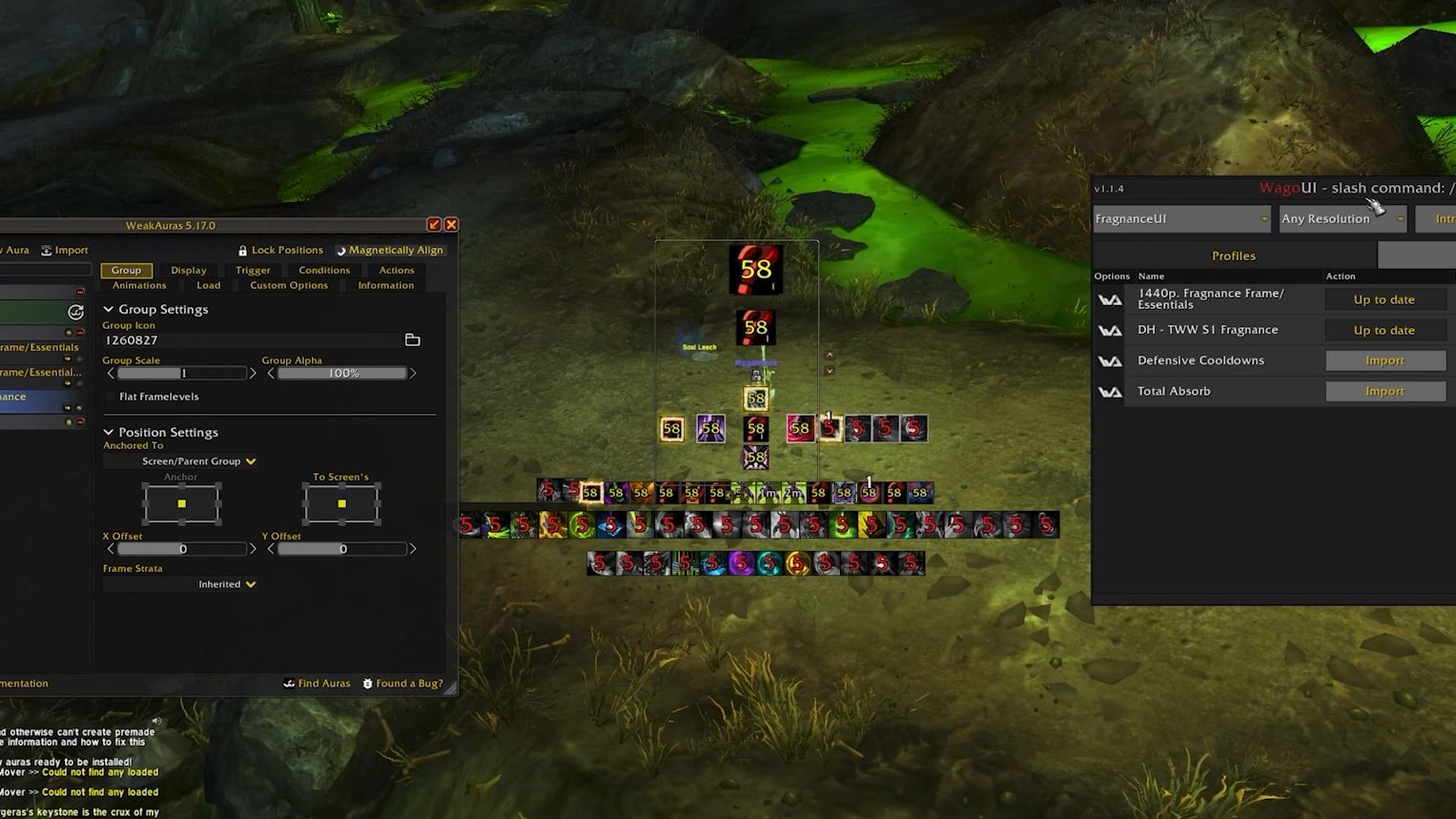Open the Anchored To dropdown
1456x819 pixels.
198,461
